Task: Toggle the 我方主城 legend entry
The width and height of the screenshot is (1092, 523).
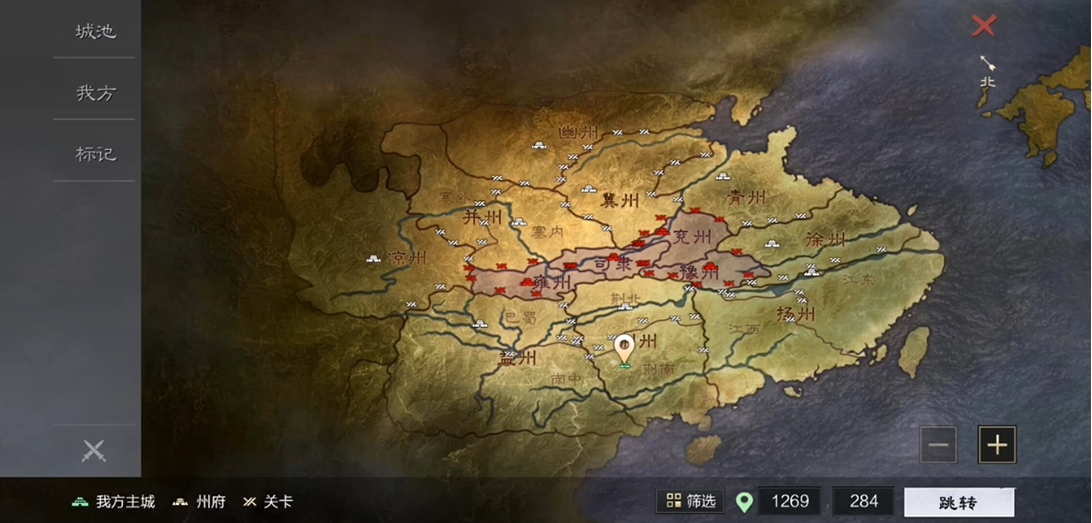Action: click(x=113, y=502)
